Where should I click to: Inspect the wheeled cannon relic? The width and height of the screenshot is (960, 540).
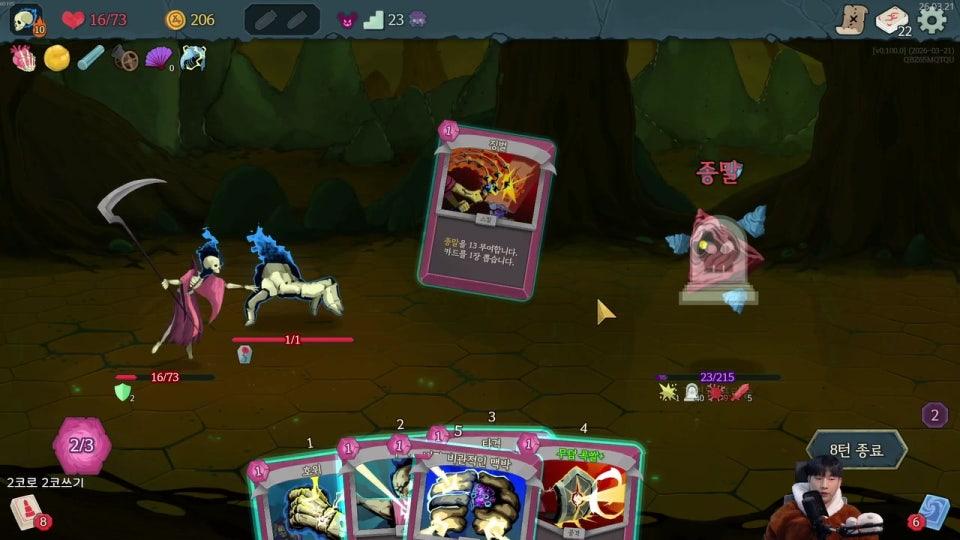point(125,58)
